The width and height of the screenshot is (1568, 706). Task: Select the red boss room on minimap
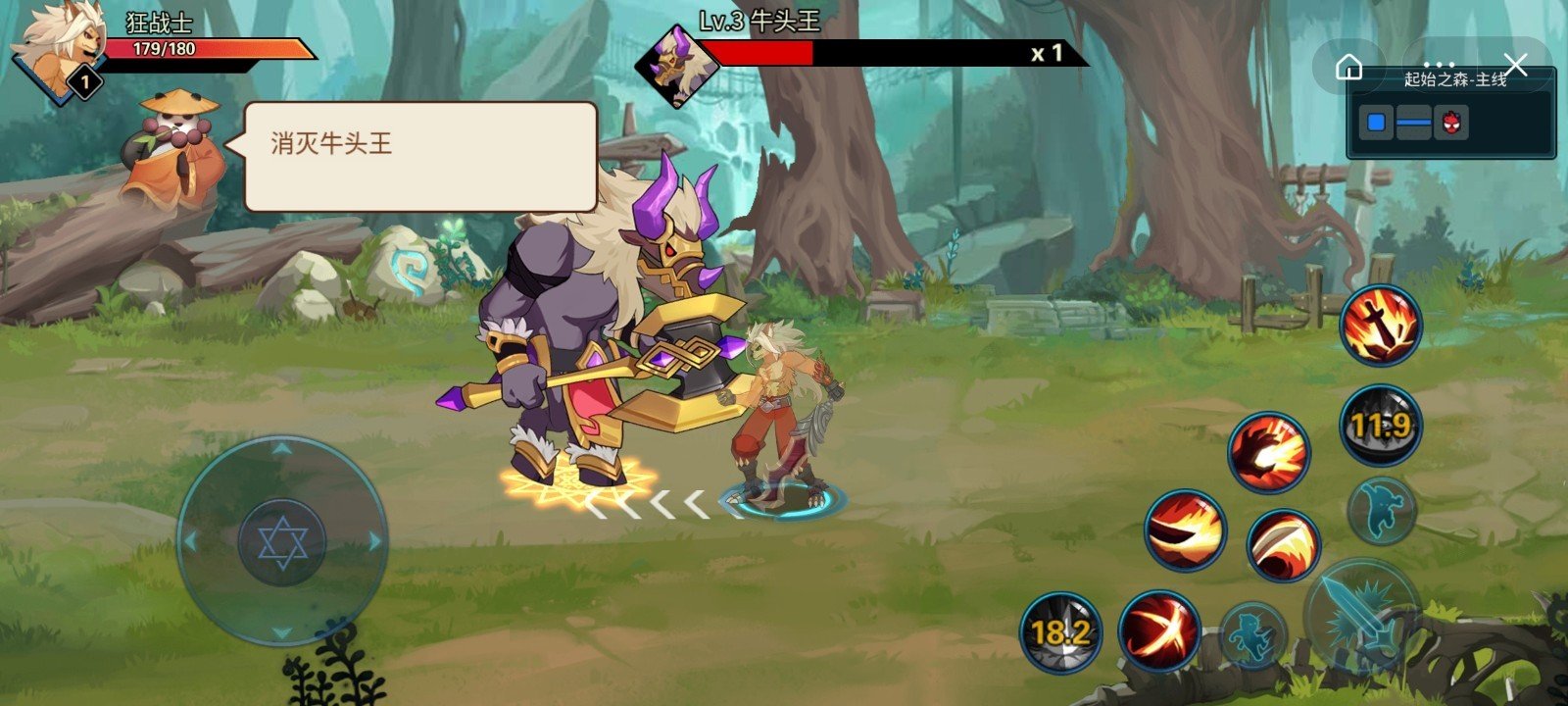1450,124
